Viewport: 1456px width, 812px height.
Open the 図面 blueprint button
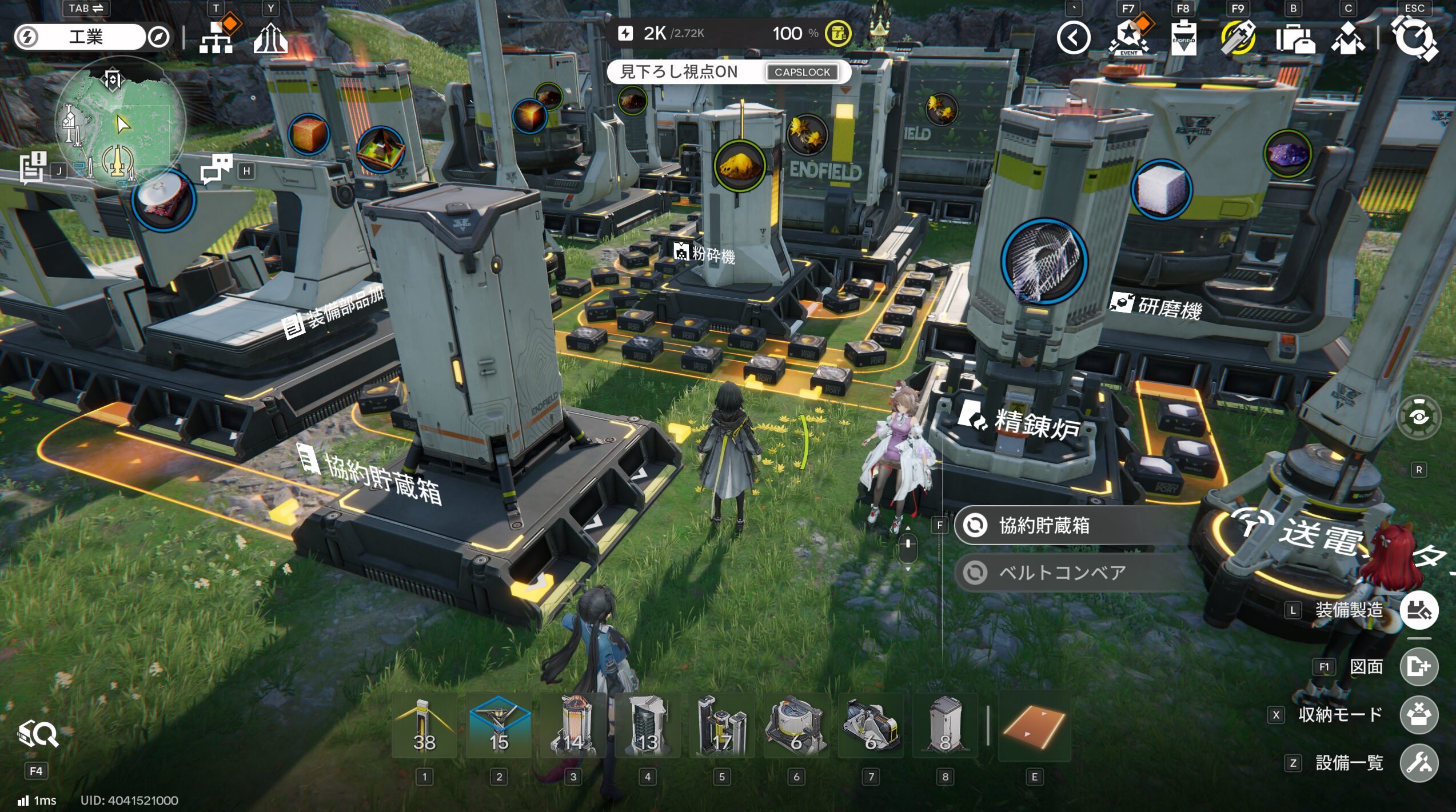[x=1419, y=666]
